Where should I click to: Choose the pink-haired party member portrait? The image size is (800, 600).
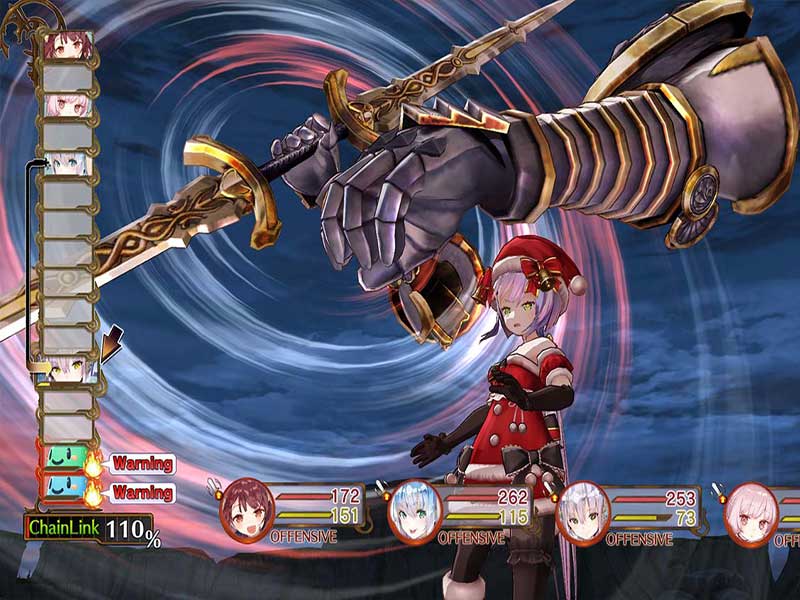(750, 513)
